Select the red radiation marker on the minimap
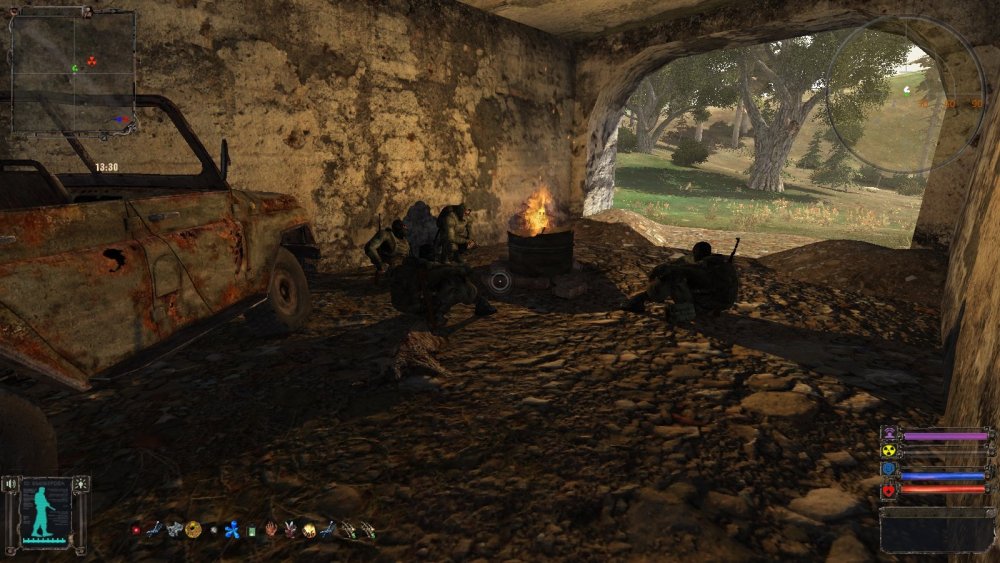Viewport: 1000px width, 563px height. (x=93, y=60)
